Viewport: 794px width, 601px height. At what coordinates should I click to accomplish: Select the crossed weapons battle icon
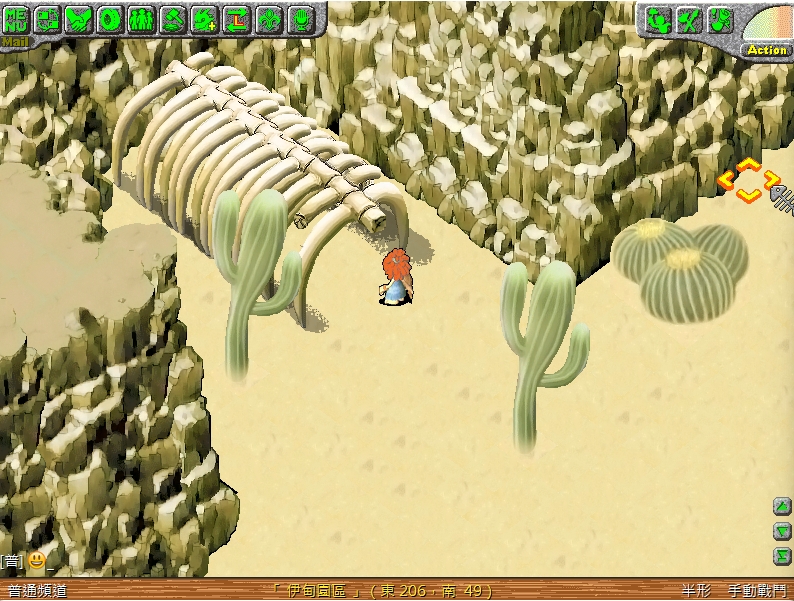click(689, 20)
